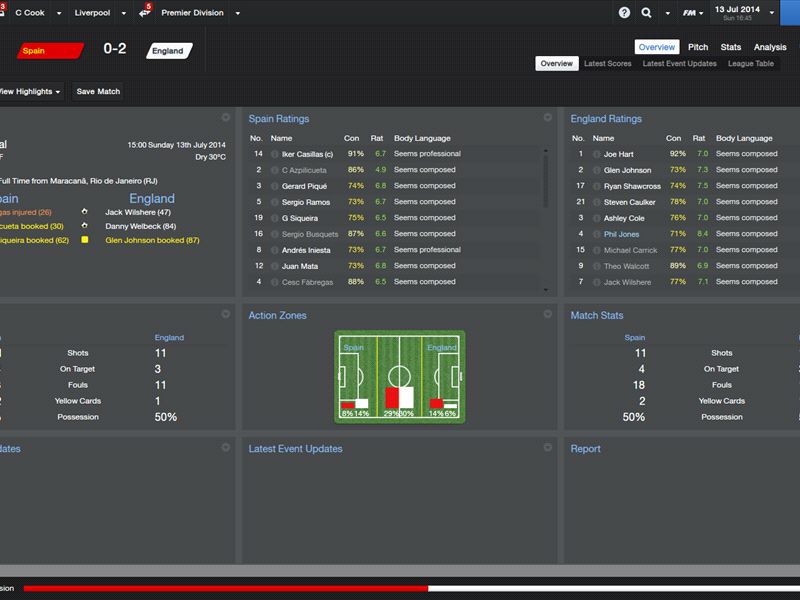Viewport: 800px width, 600px height.
Task: Open the Liverpool club menu
Action: coord(98,13)
